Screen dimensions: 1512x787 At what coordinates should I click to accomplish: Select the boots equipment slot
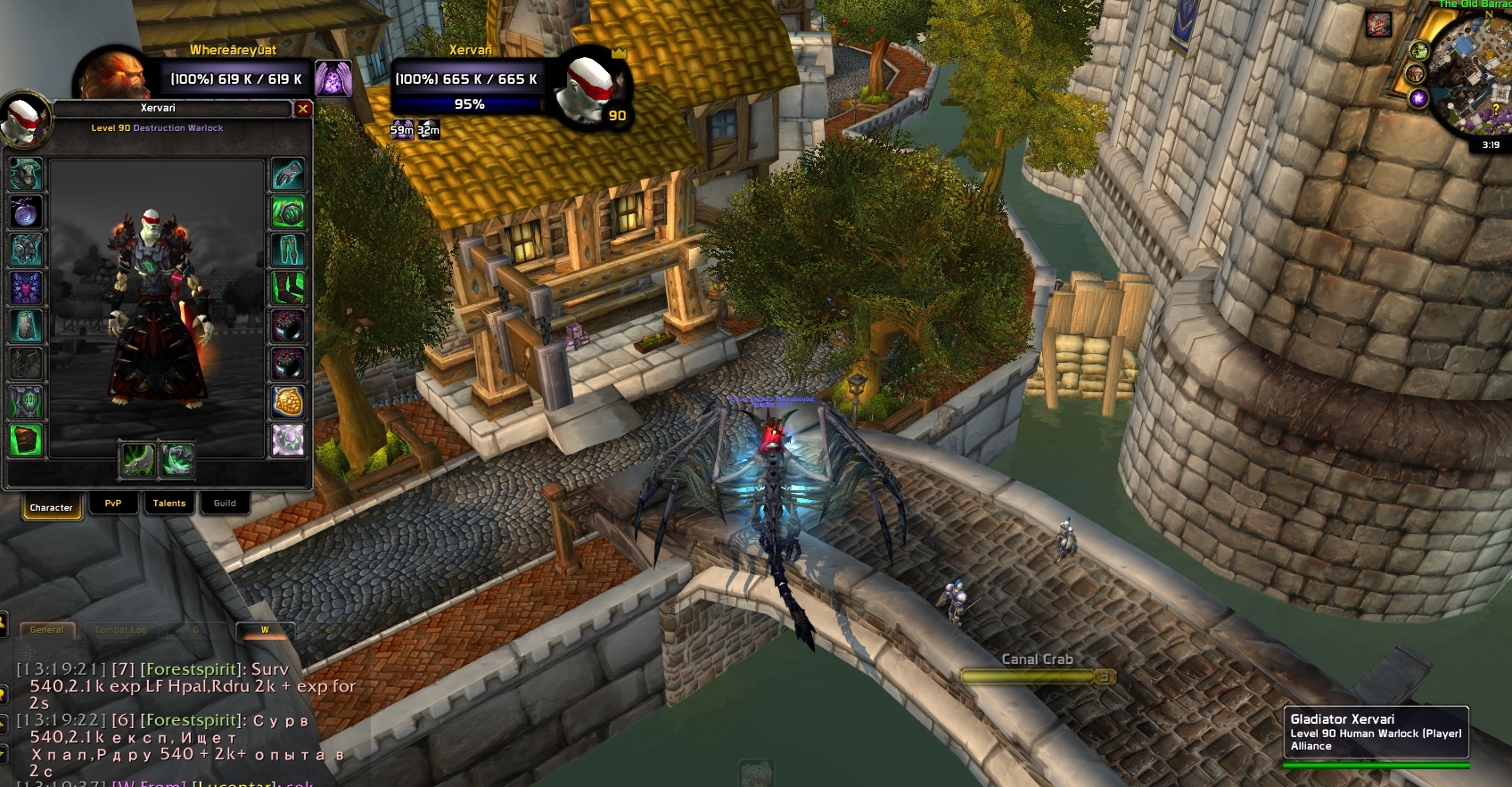point(288,288)
